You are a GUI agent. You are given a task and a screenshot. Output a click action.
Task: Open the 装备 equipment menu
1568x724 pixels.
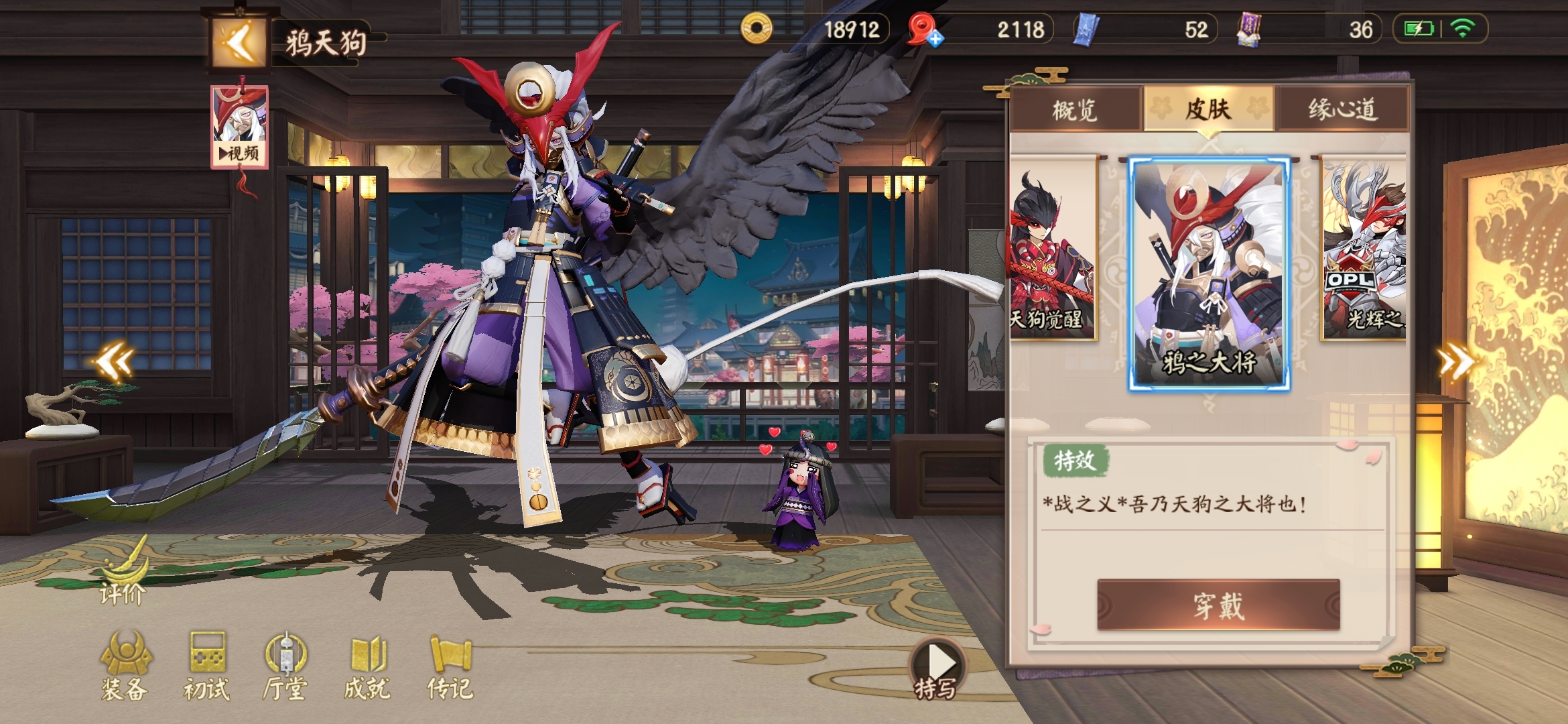(x=125, y=666)
